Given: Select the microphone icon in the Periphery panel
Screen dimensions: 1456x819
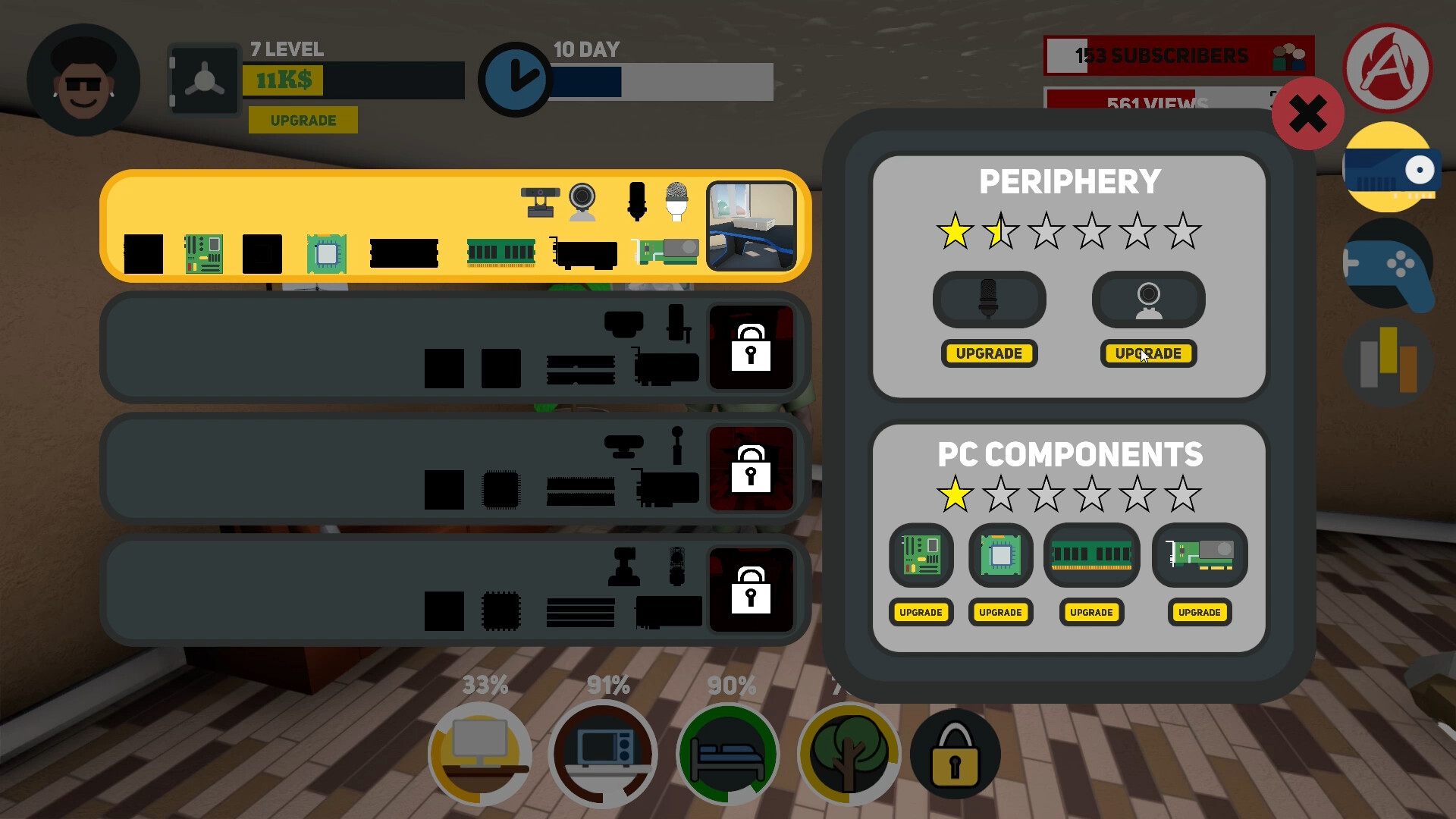Looking at the screenshot, I should click(x=989, y=300).
